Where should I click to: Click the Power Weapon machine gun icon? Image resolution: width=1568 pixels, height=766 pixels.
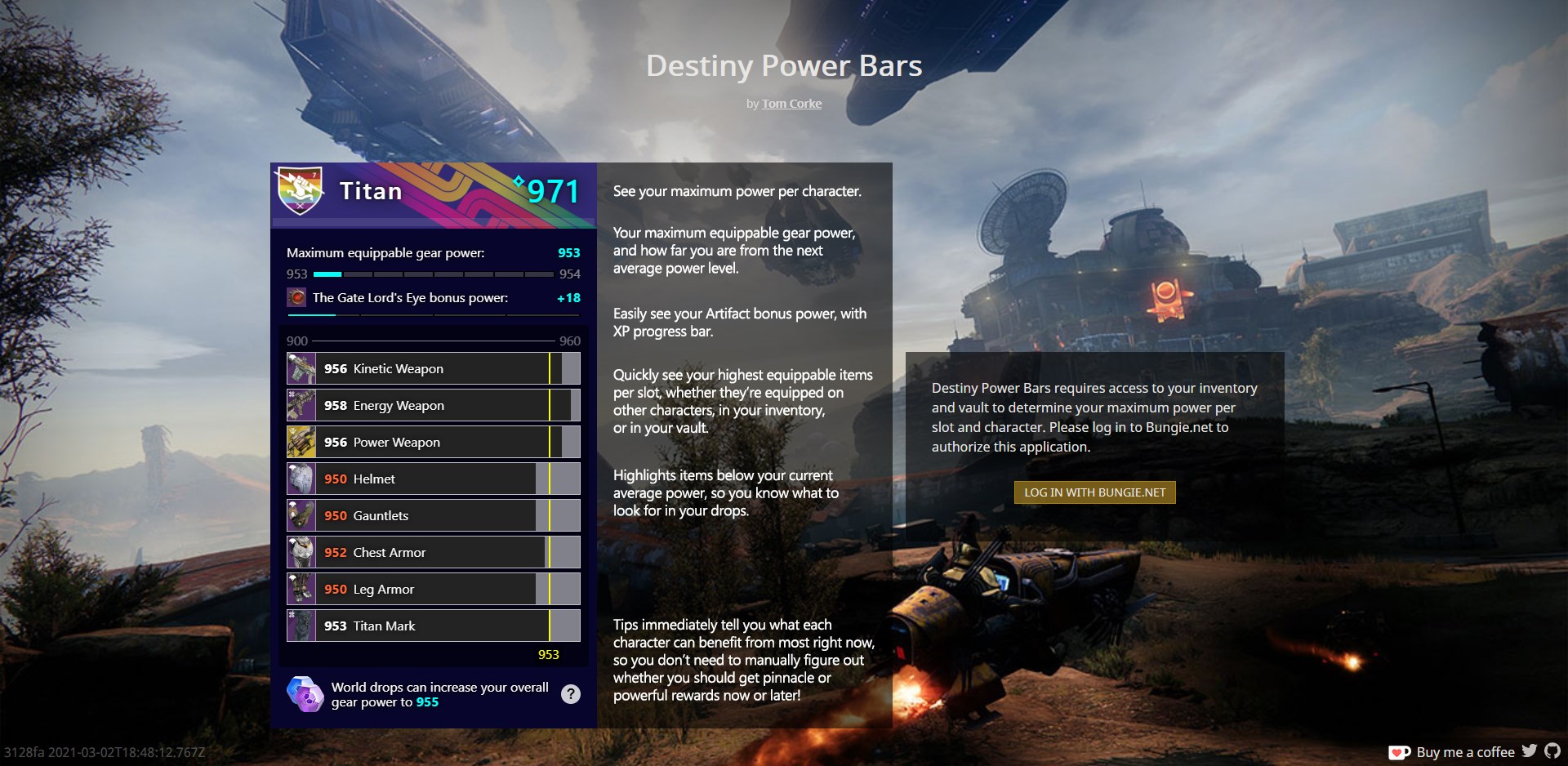(x=301, y=442)
